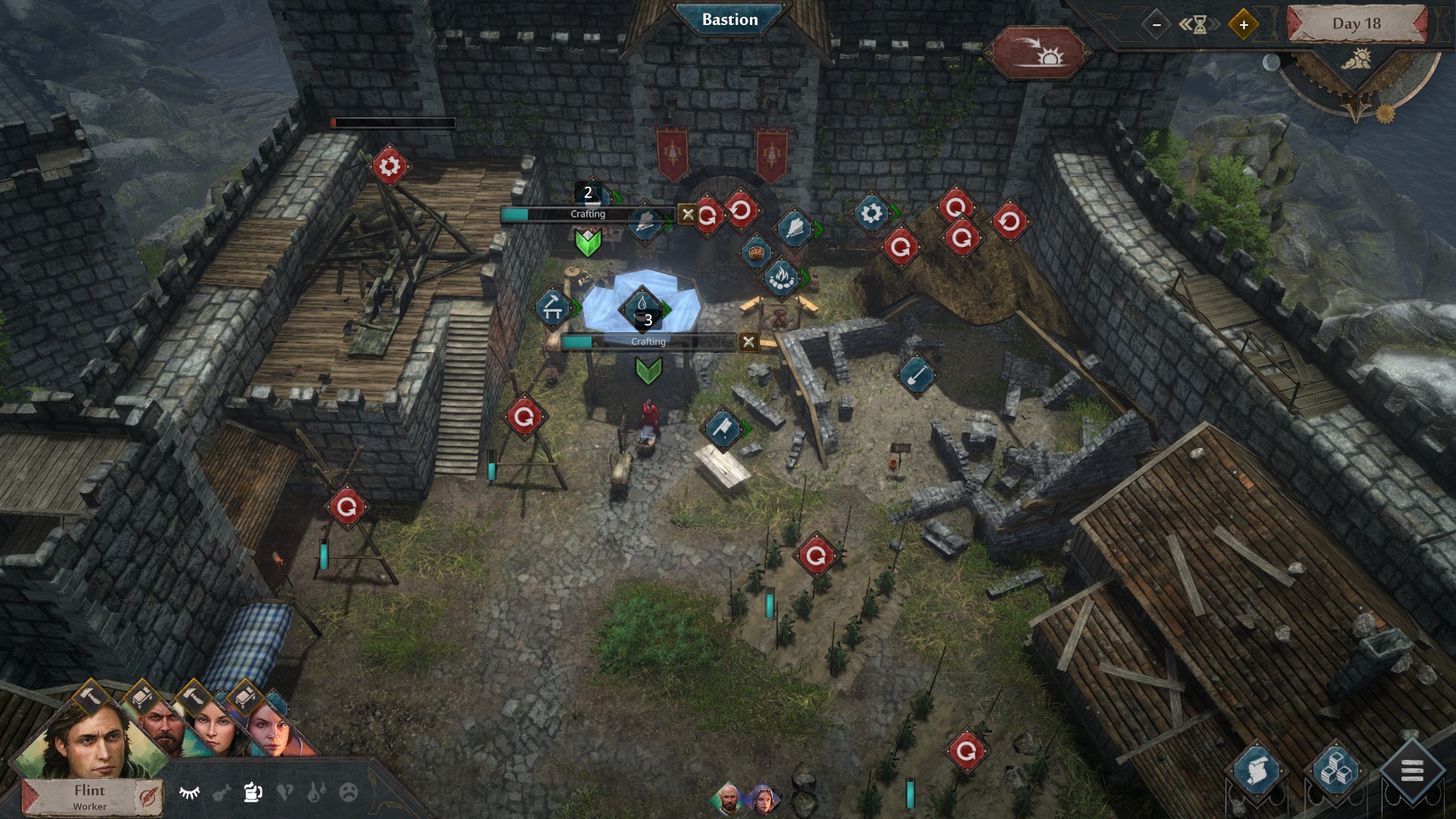
Task: Open the scroll journal button
Action: (x=1256, y=770)
